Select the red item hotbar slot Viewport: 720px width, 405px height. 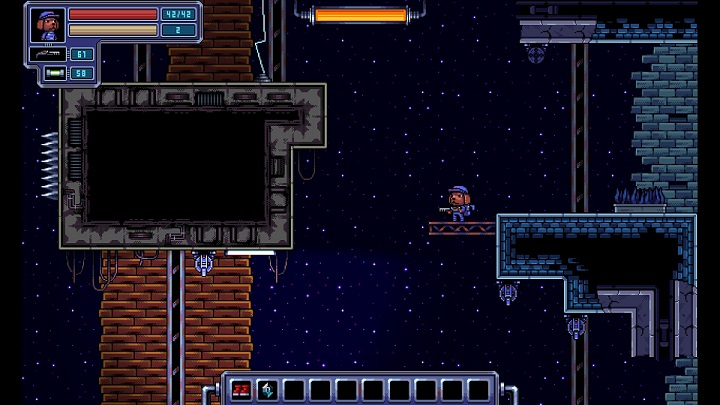tap(241, 390)
